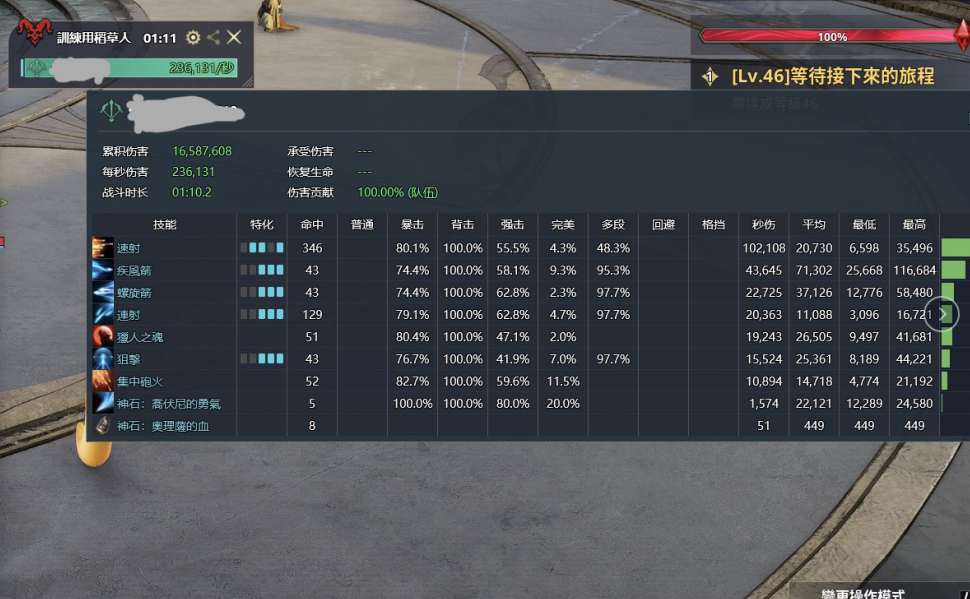This screenshot has height=599, width=970.
Task: Sort by the 暴击 column header
Action: click(x=412, y=225)
